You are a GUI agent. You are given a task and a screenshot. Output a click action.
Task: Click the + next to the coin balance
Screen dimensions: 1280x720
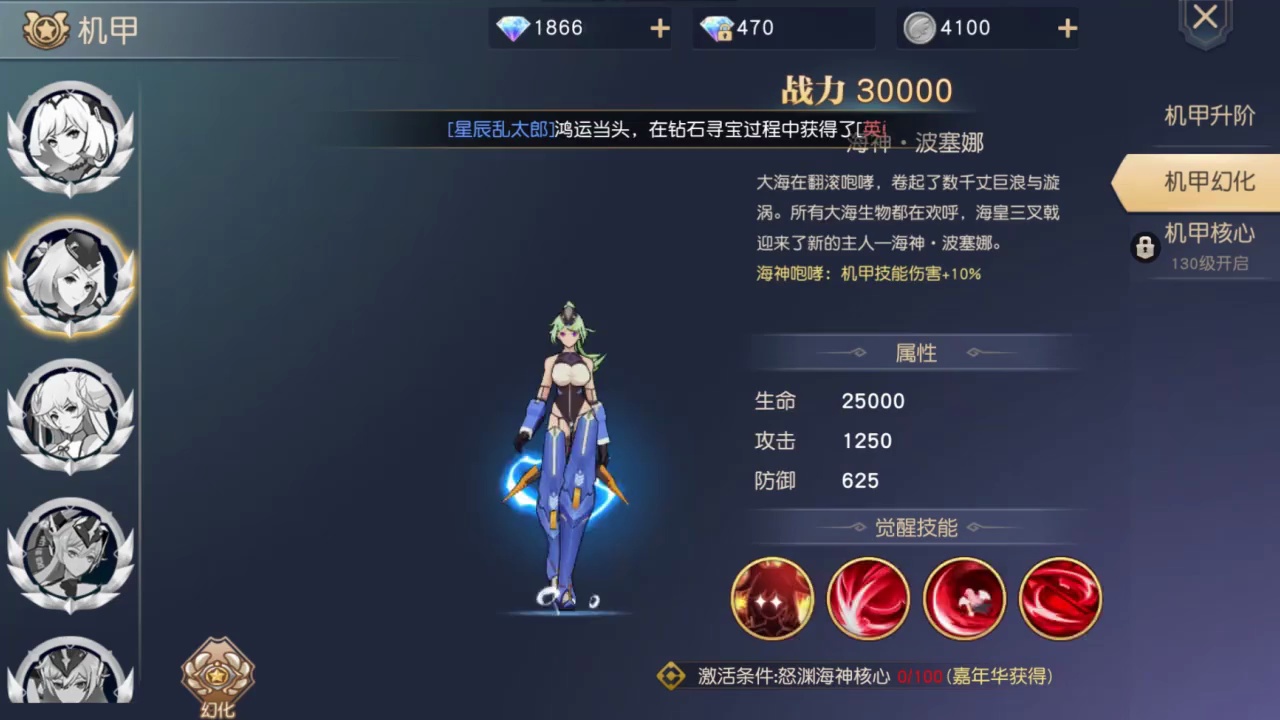1067,28
